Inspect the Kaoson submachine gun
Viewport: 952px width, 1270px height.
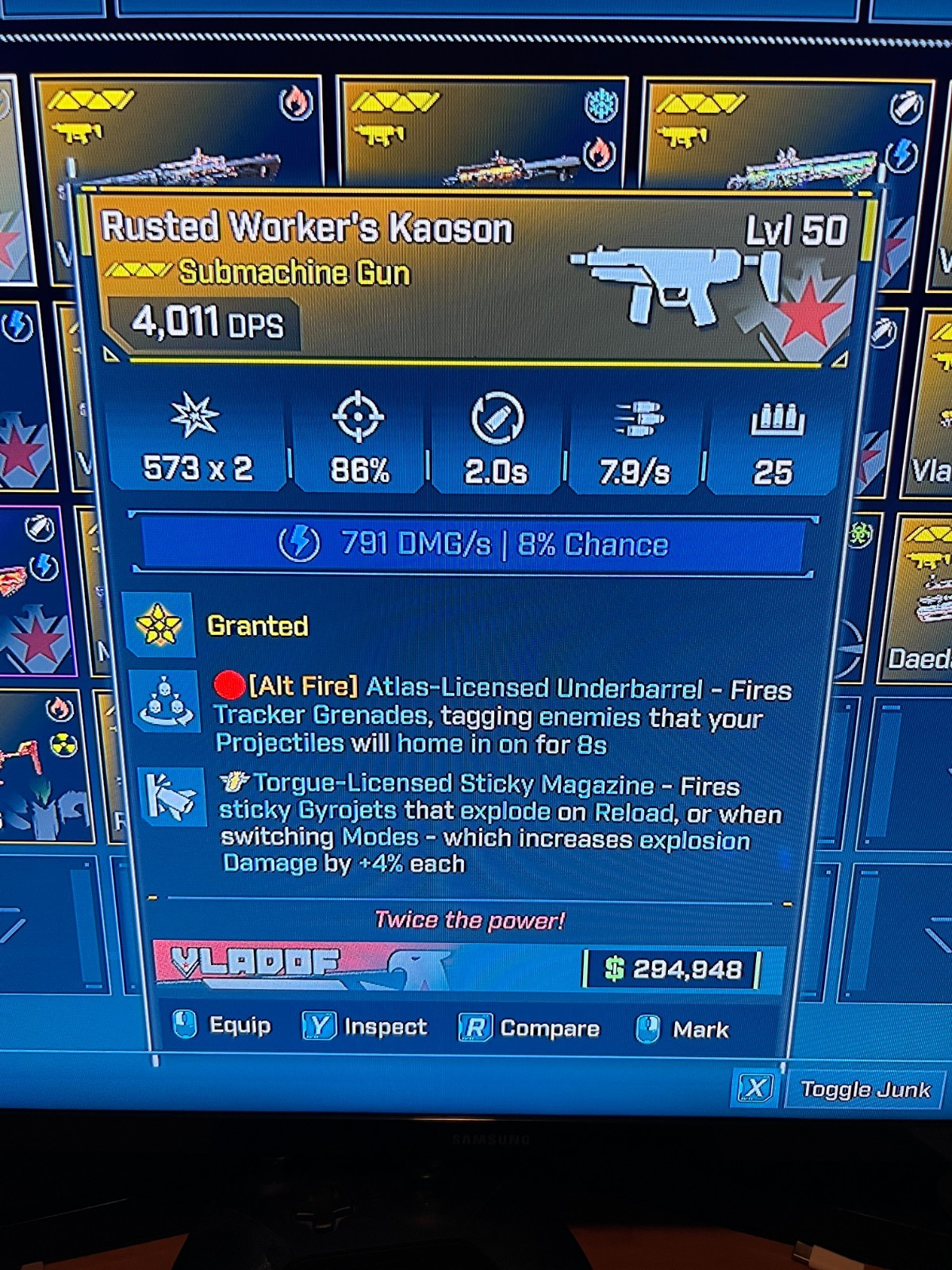pos(365,1027)
